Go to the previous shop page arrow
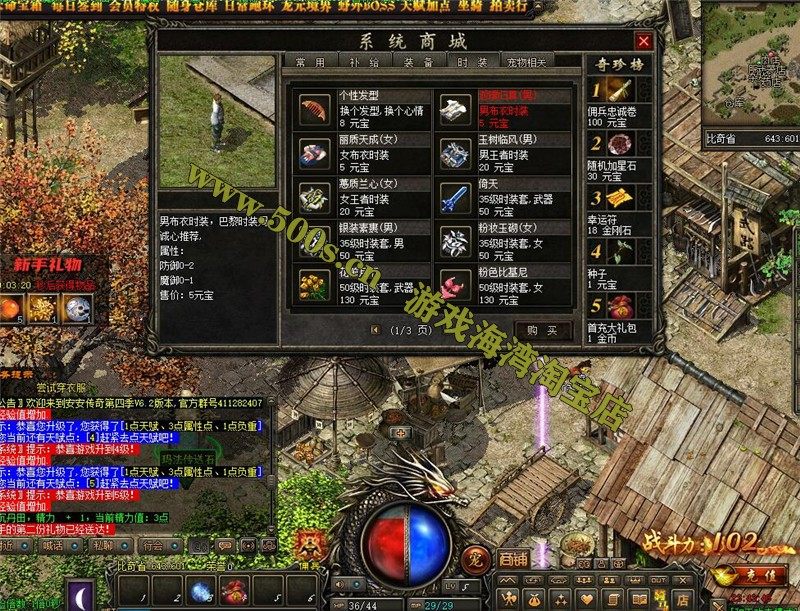The height and width of the screenshot is (611, 800). click(375, 329)
